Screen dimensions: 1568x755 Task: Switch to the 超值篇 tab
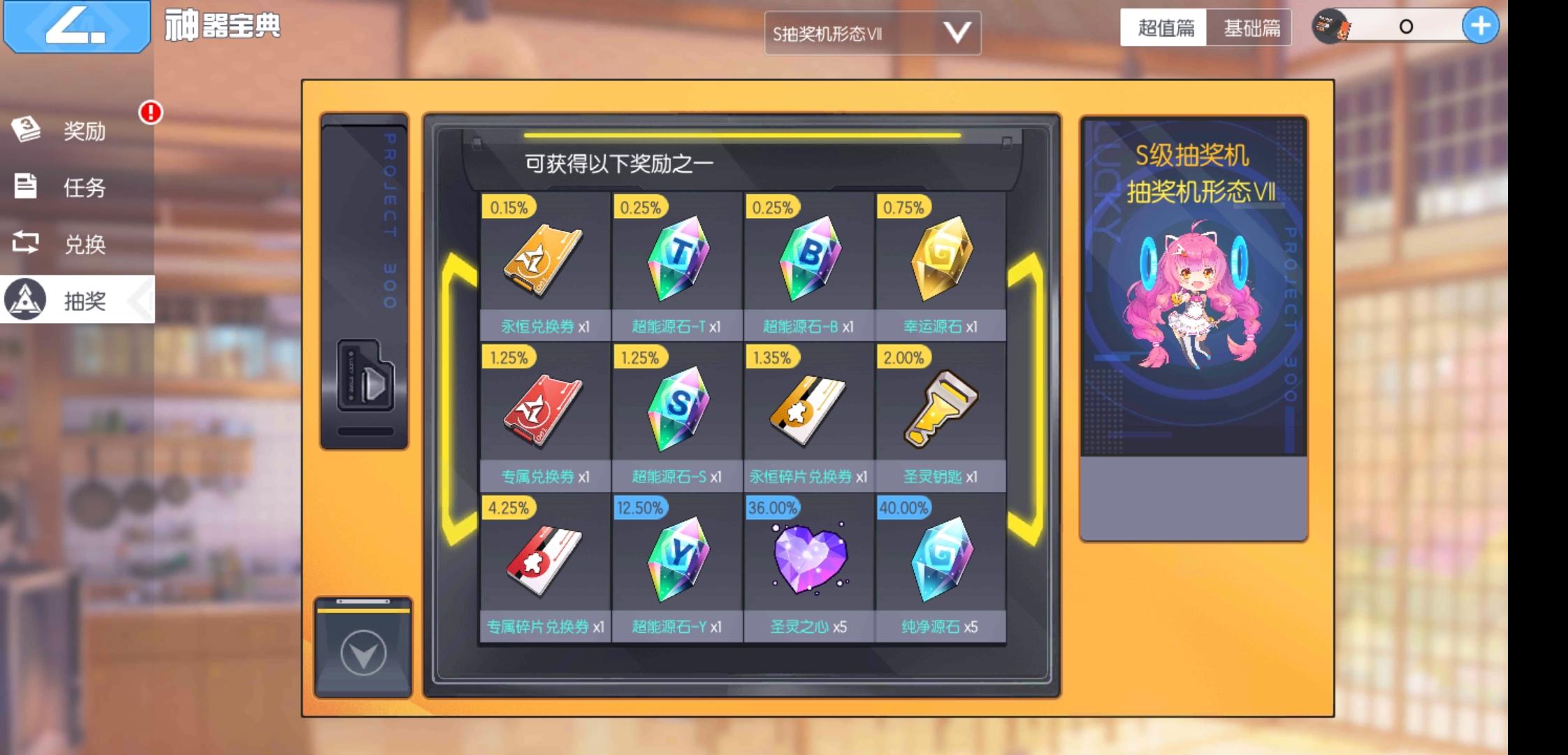tap(1162, 29)
